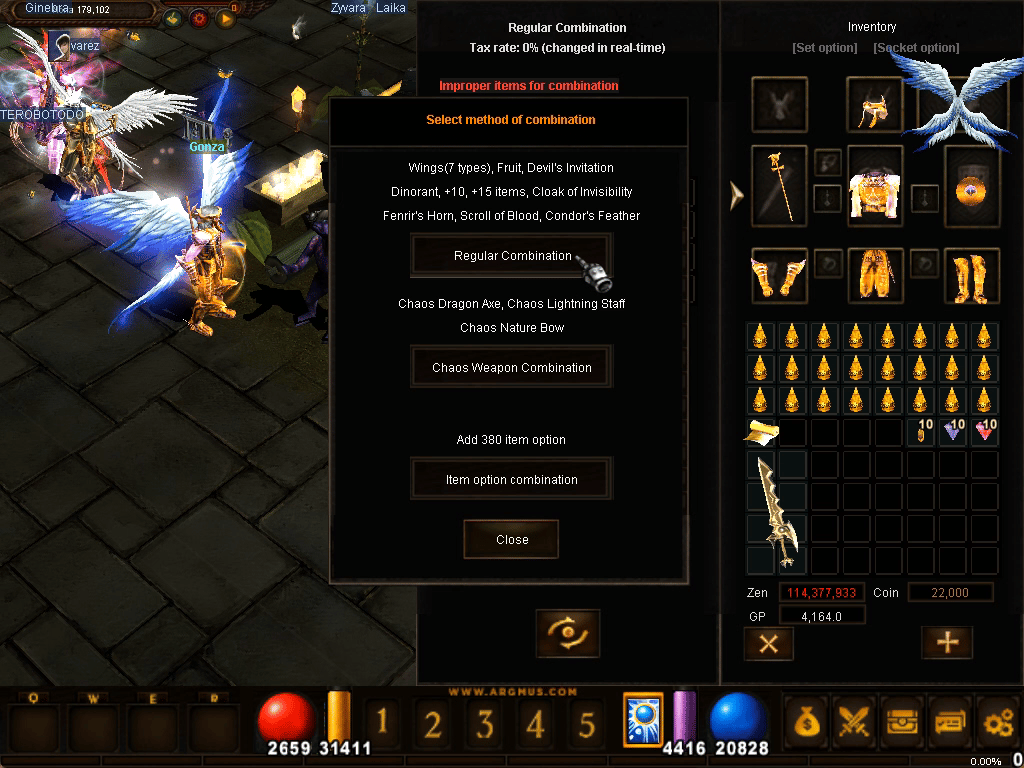The image size is (1024, 768).
Task: Open Item option combination
Action: [x=511, y=480]
